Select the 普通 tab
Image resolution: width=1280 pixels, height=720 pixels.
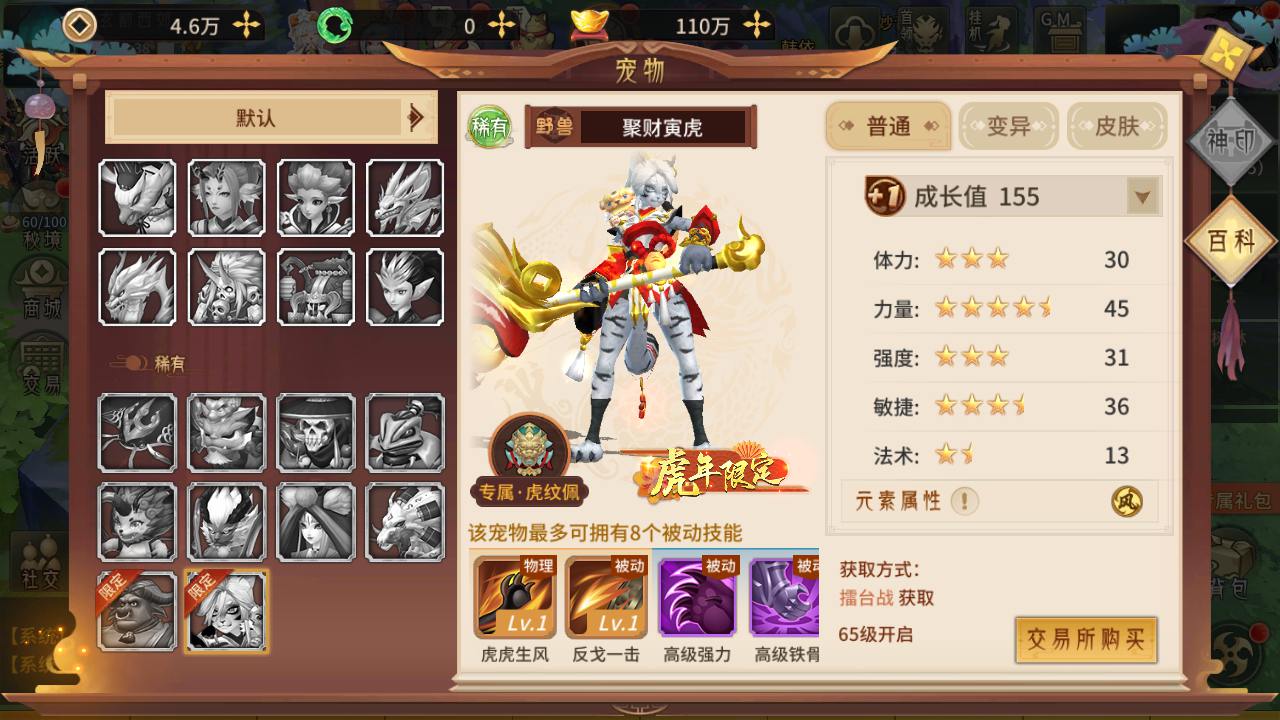[888, 126]
